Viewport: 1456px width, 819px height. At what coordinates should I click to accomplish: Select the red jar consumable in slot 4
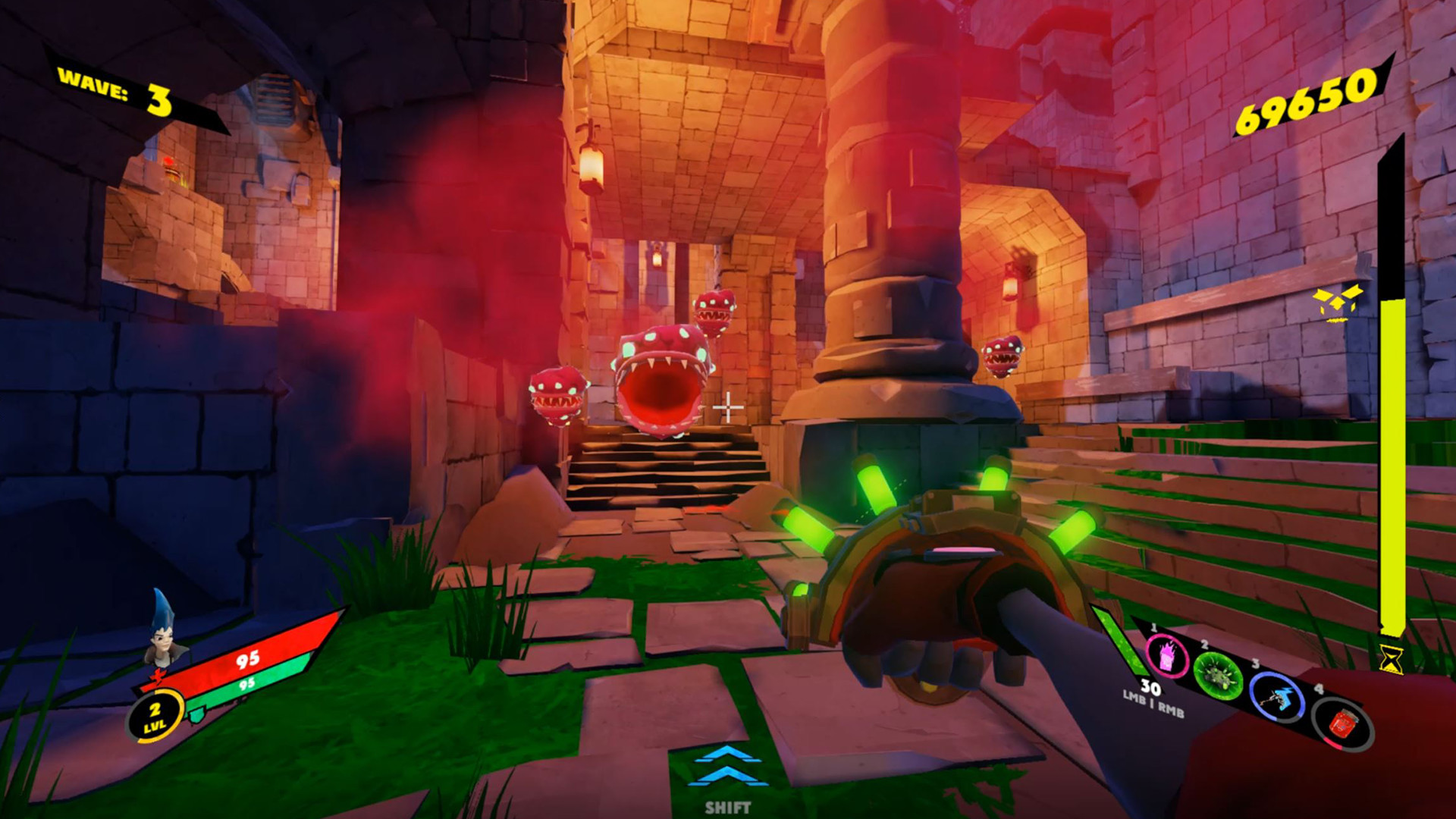coord(1345,723)
